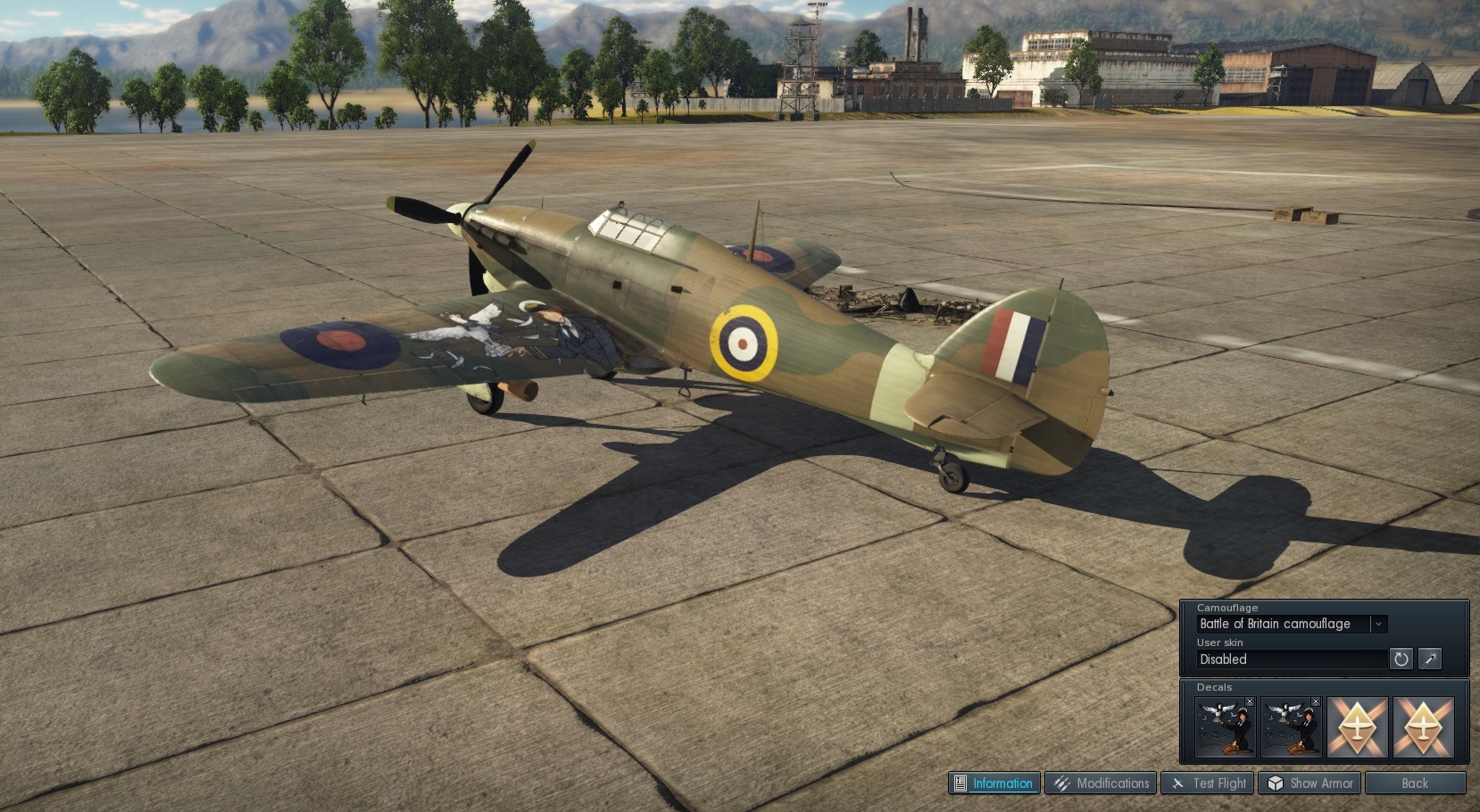Open the Information panel
The height and width of the screenshot is (812, 1480).
point(994,783)
